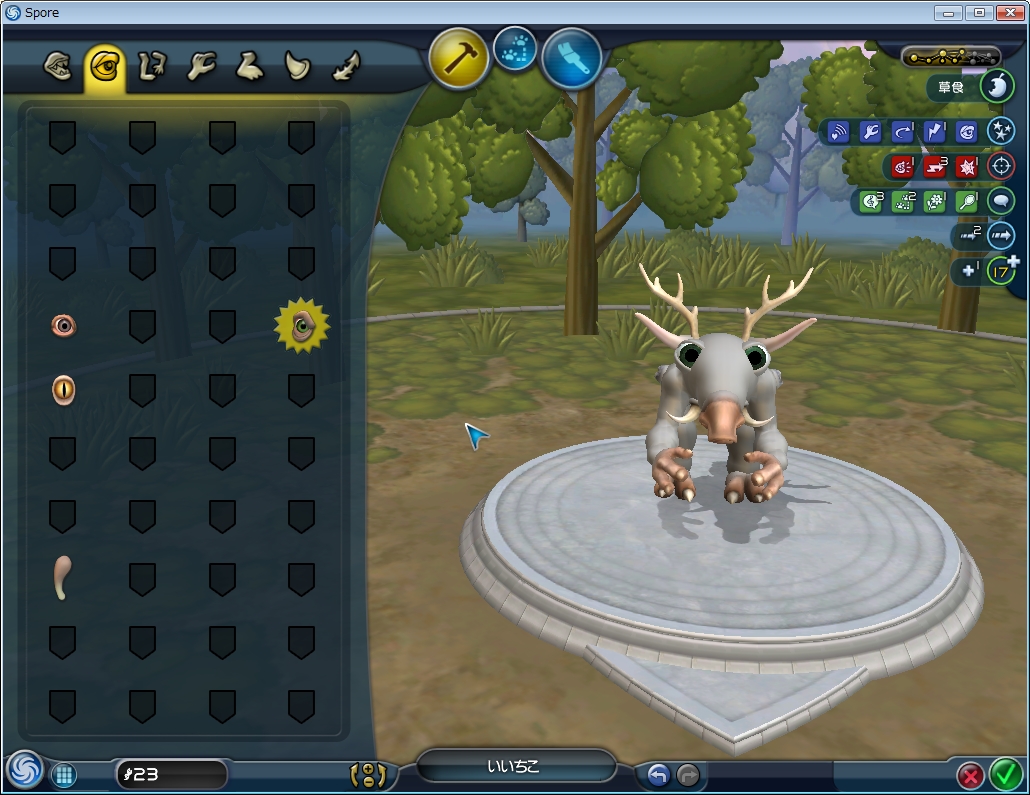Select the tan stalk-shaped part
The width and height of the screenshot is (1030, 795).
pos(62,578)
